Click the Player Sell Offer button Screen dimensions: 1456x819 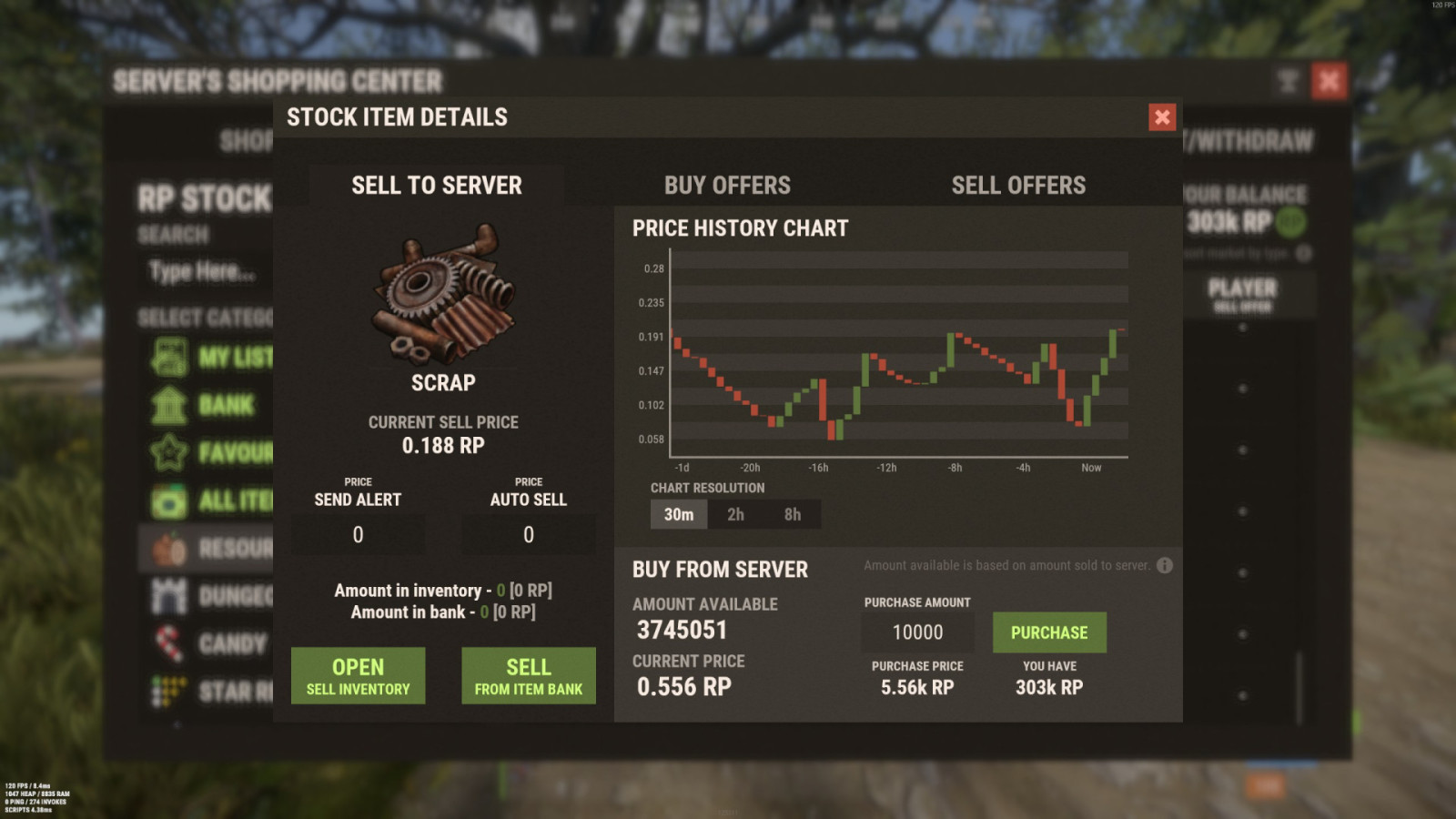1240,293
